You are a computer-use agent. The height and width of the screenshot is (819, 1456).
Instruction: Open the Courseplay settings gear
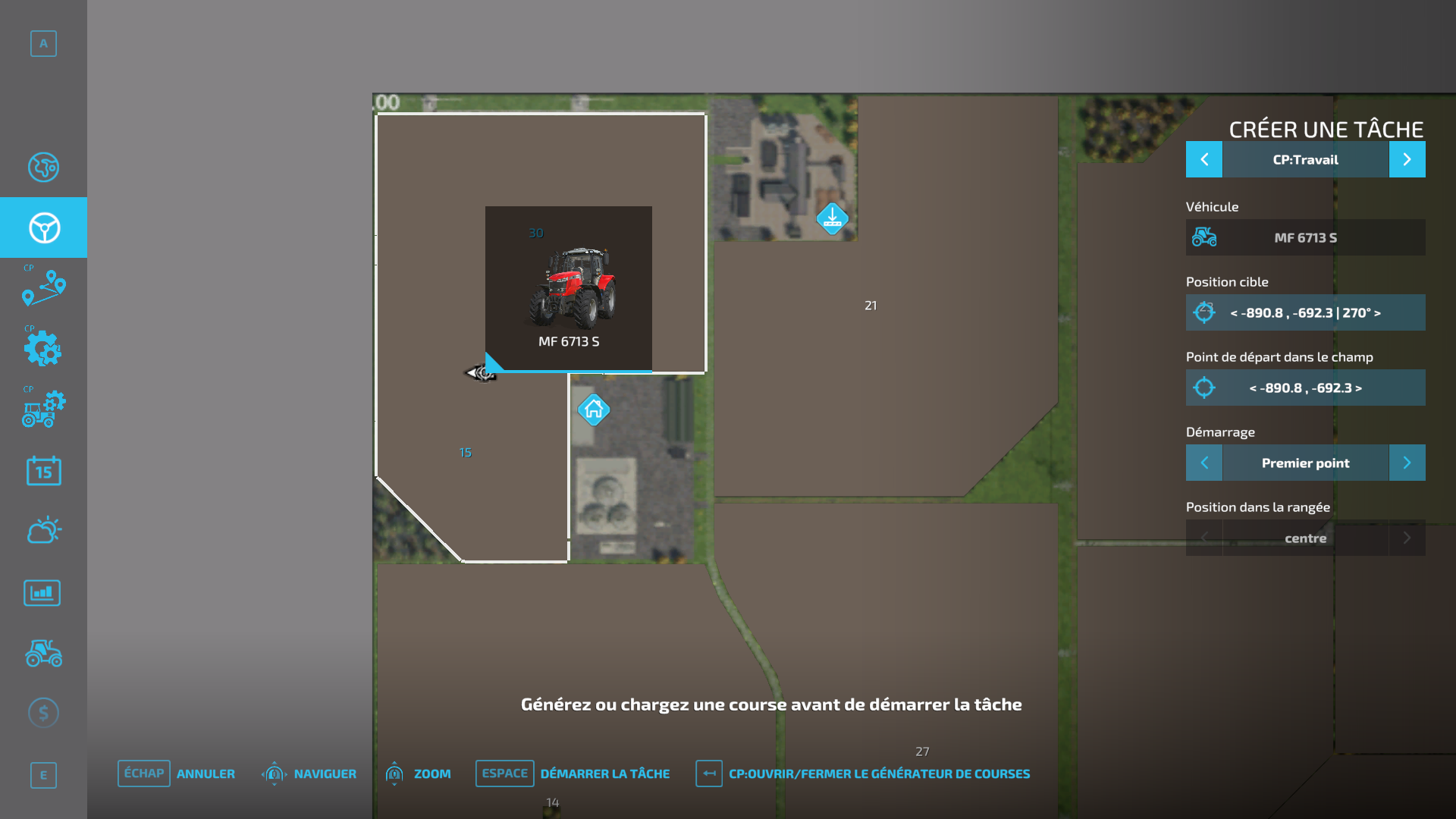[43, 350]
